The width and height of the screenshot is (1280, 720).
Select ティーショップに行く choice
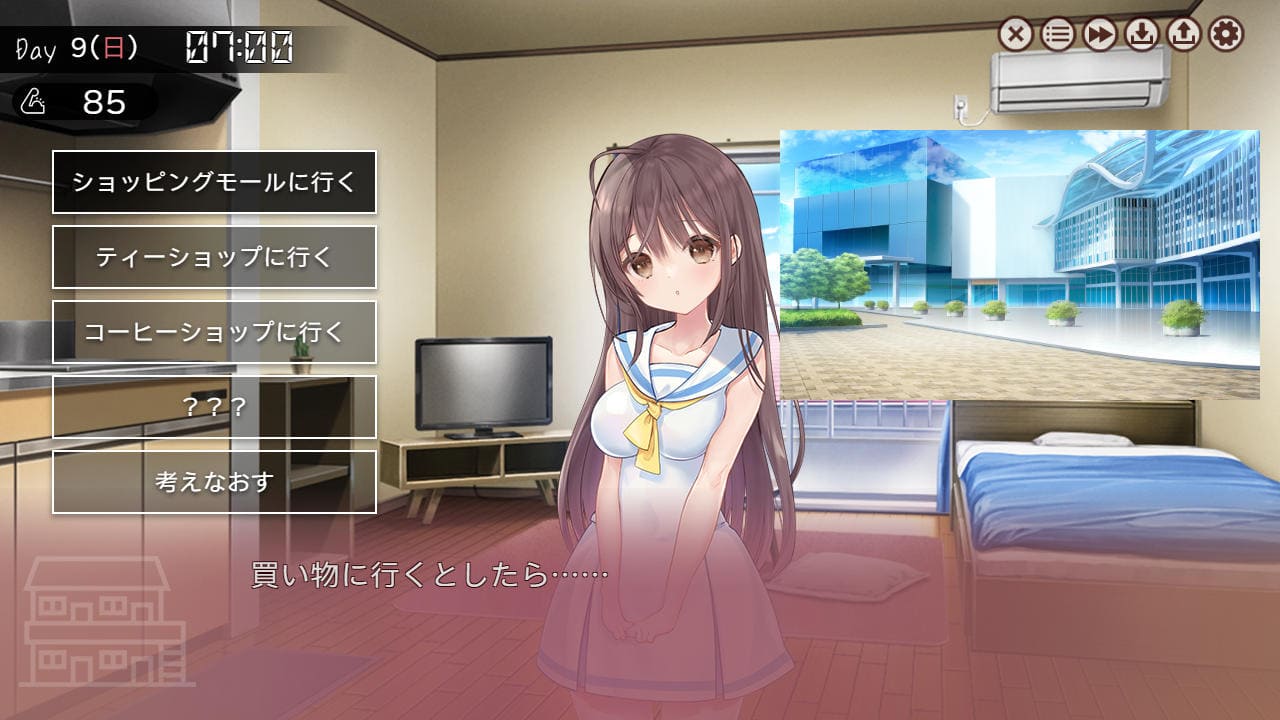[214, 257]
